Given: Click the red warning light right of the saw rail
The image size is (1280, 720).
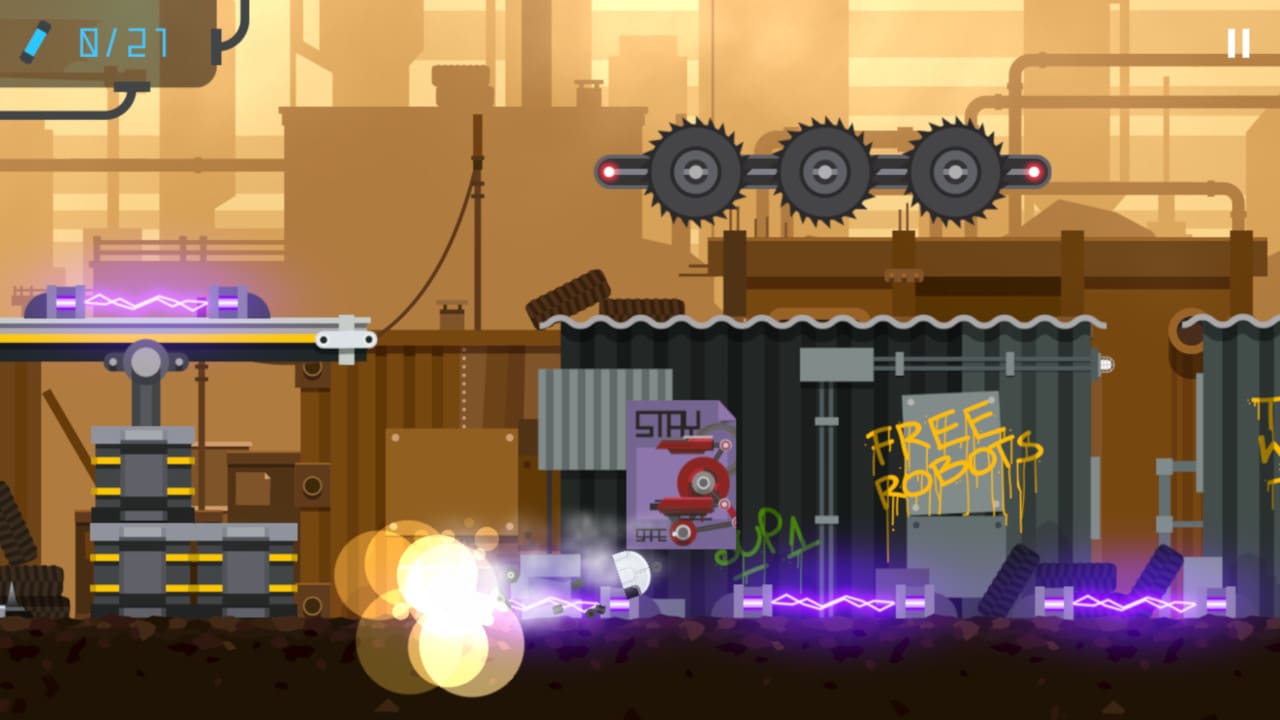Looking at the screenshot, I should 1032,170.
